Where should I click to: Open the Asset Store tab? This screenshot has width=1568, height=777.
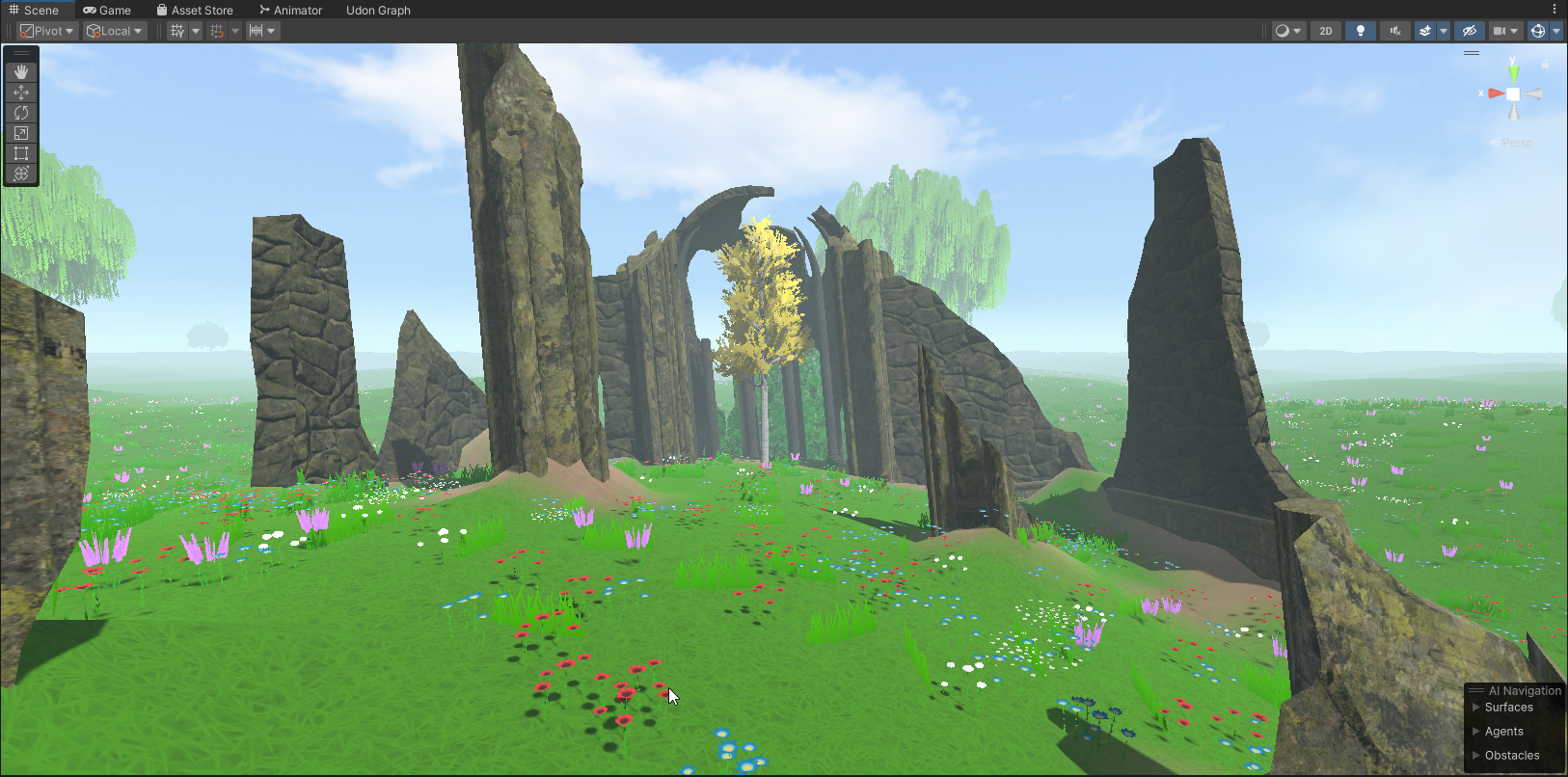coord(195,11)
